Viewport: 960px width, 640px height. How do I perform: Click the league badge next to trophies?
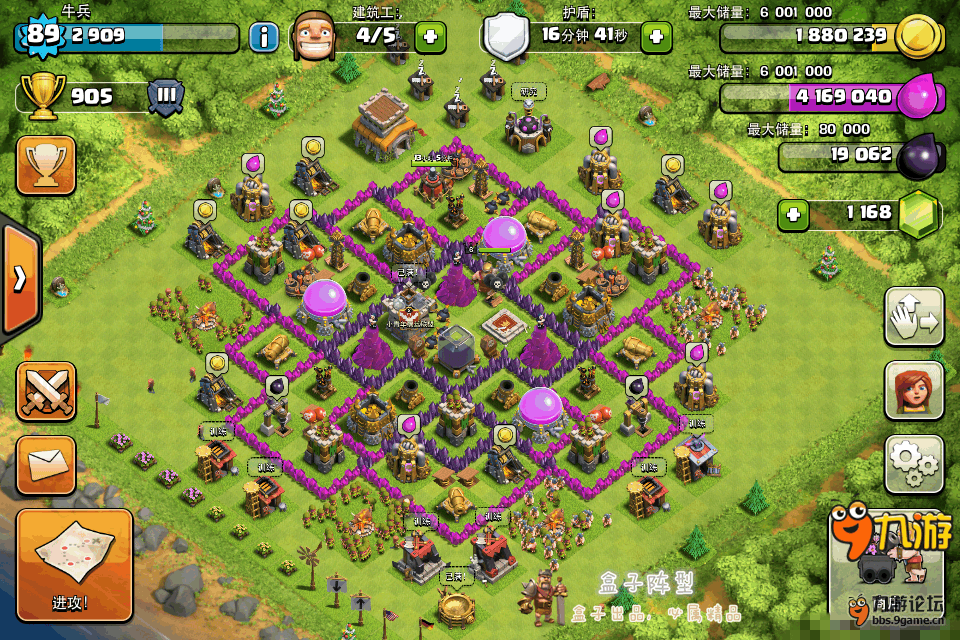(x=166, y=97)
